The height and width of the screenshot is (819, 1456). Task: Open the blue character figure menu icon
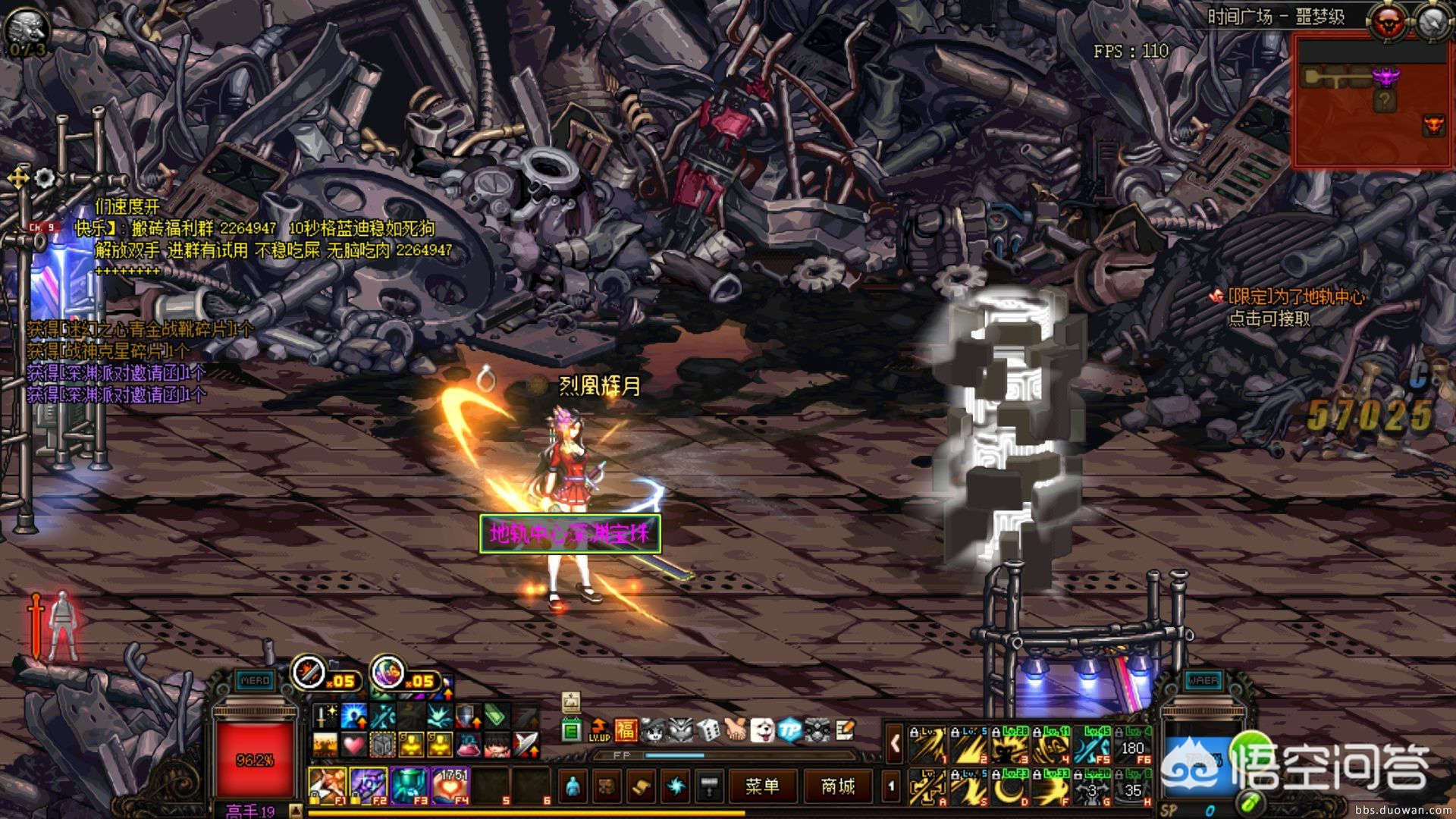pyautogui.click(x=573, y=786)
